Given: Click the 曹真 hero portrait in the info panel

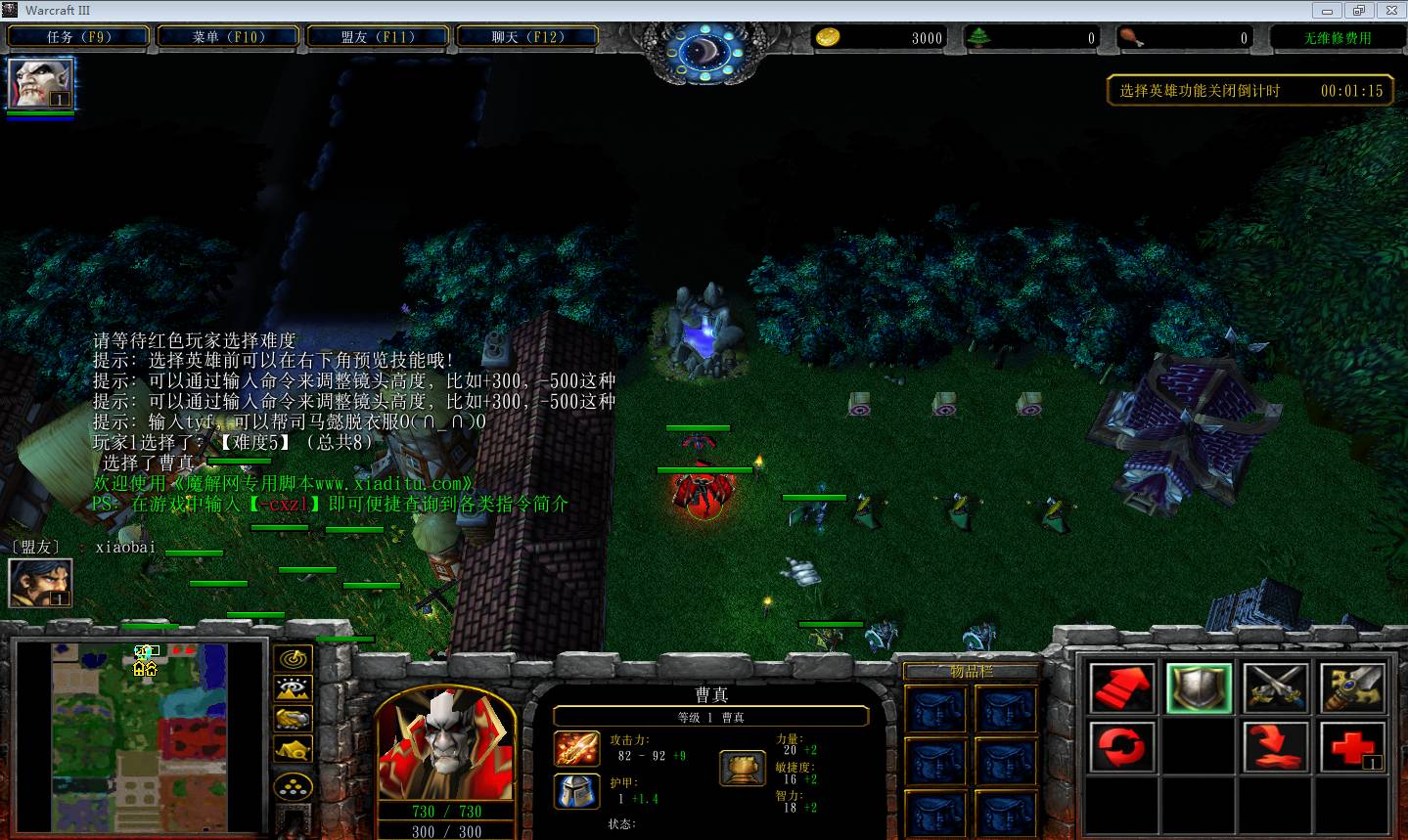Looking at the screenshot, I should [x=446, y=743].
